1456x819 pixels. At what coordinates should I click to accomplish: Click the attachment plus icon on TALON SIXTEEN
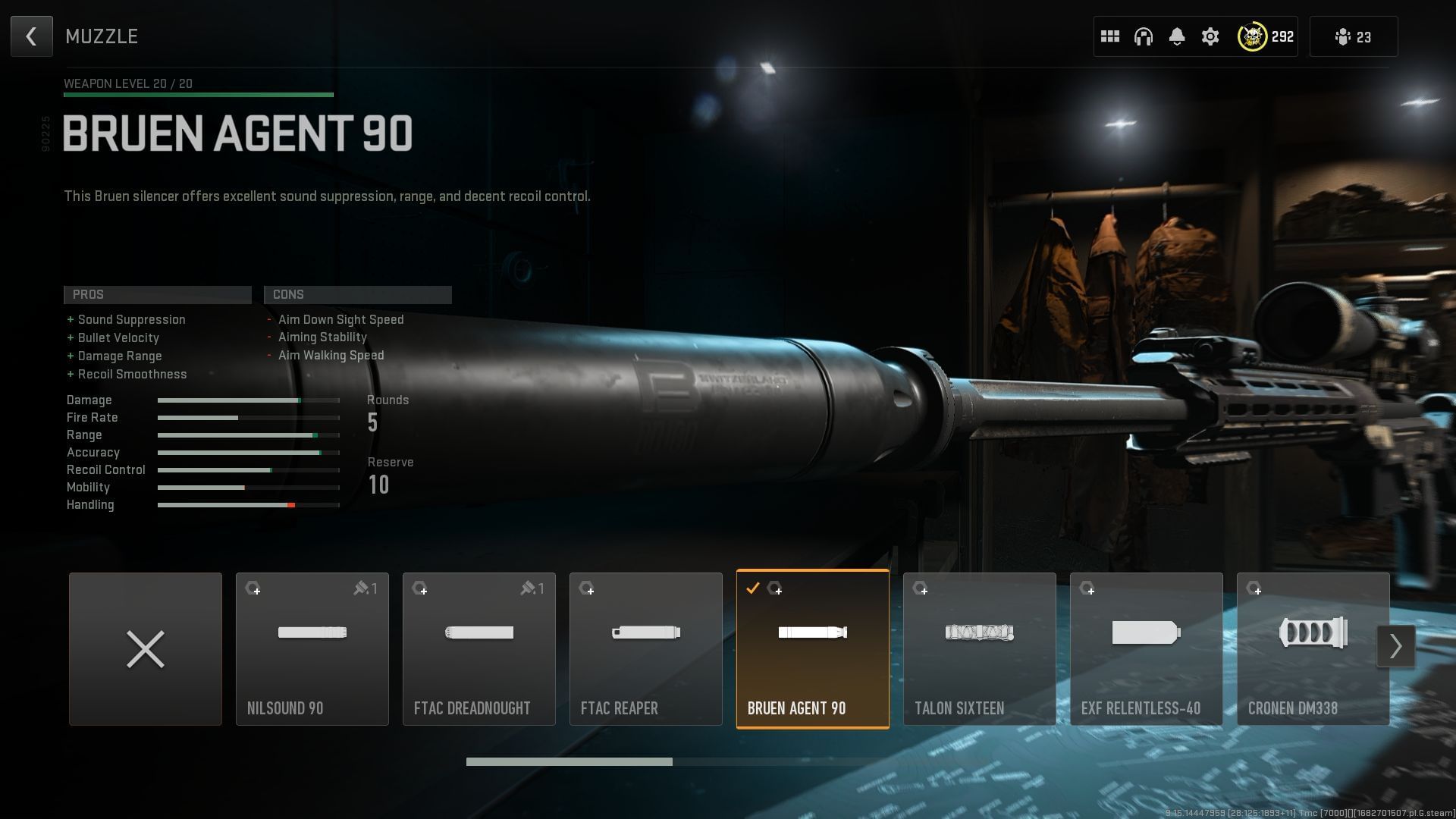[923, 589]
